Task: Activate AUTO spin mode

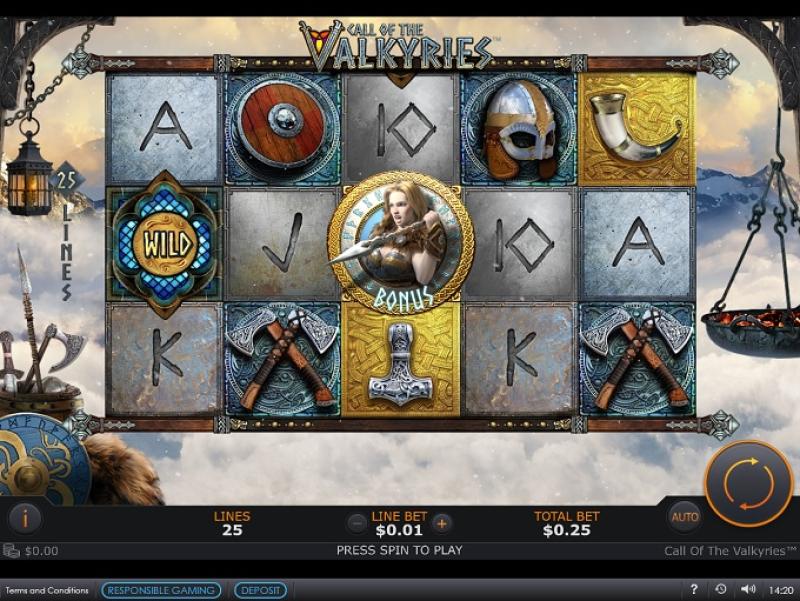Action: 685,517
